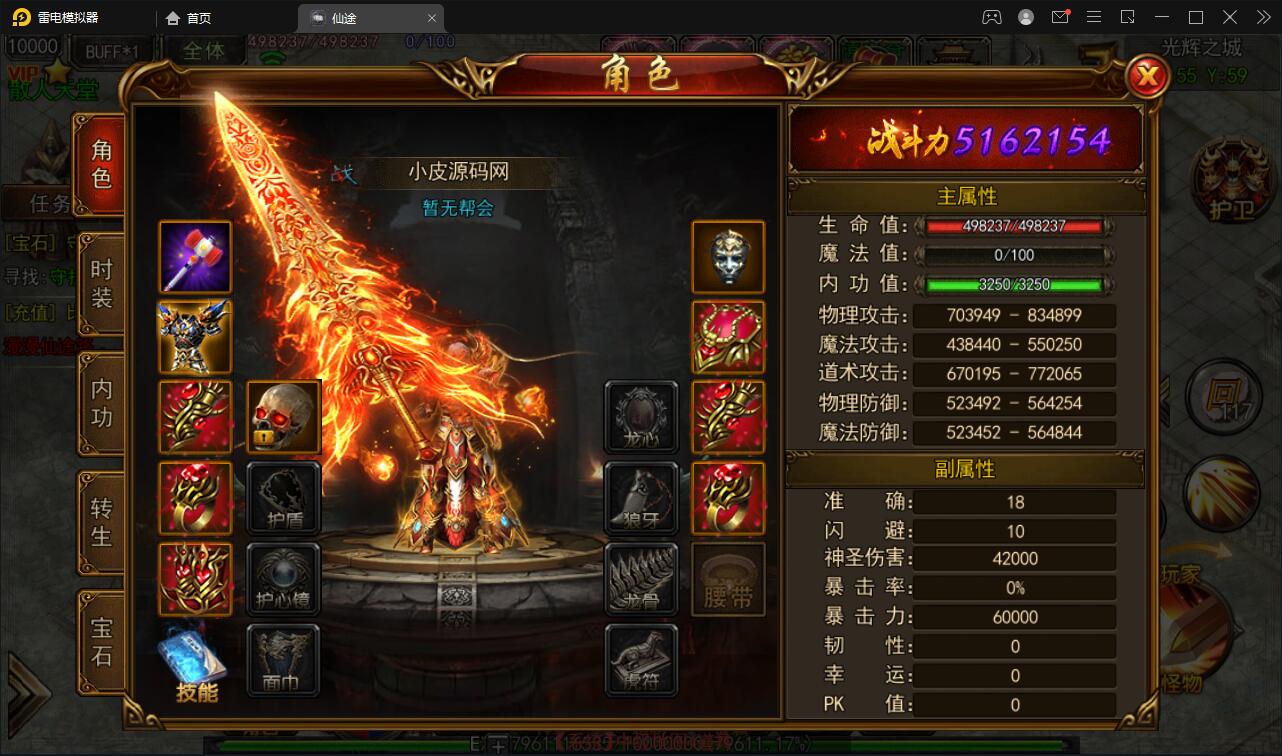Click the 狼牙 equipment slot
The height and width of the screenshot is (756, 1282).
point(641,498)
